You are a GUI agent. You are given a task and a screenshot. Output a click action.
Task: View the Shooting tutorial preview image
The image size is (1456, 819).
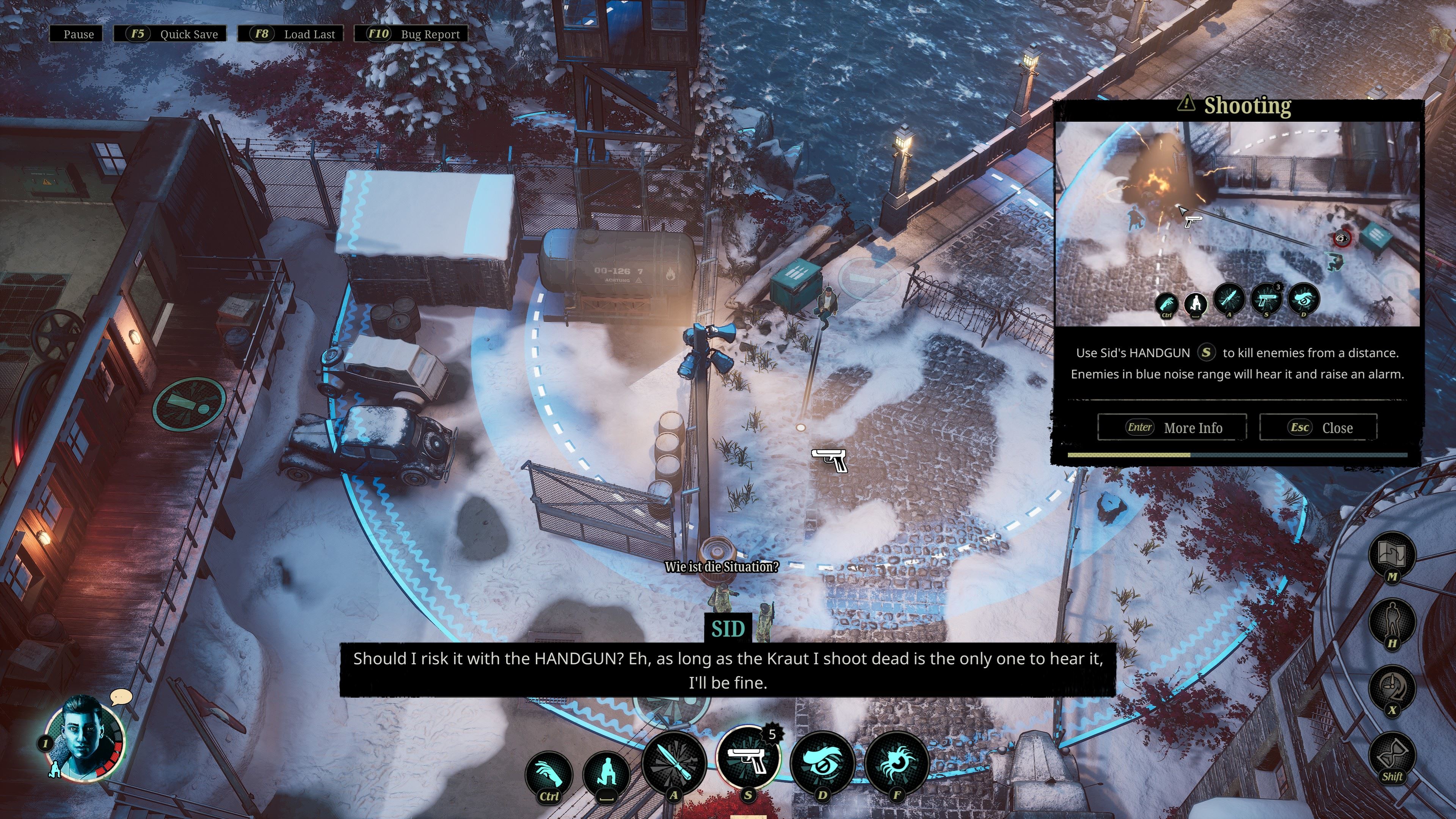coord(1237,224)
